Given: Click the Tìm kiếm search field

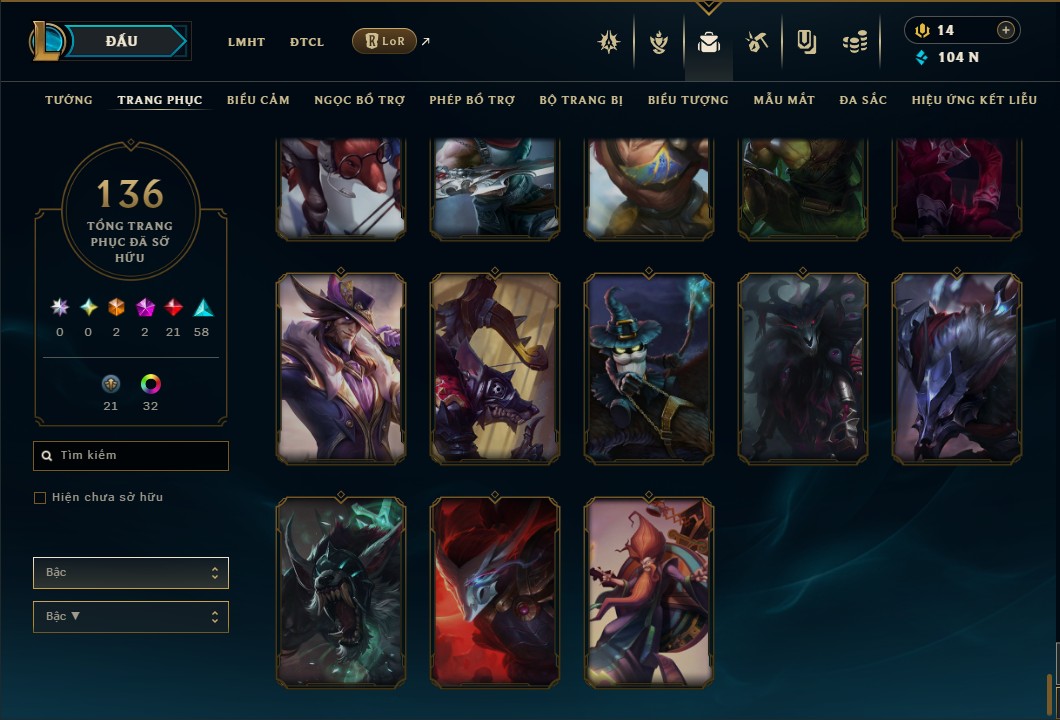Looking at the screenshot, I should tap(131, 456).
